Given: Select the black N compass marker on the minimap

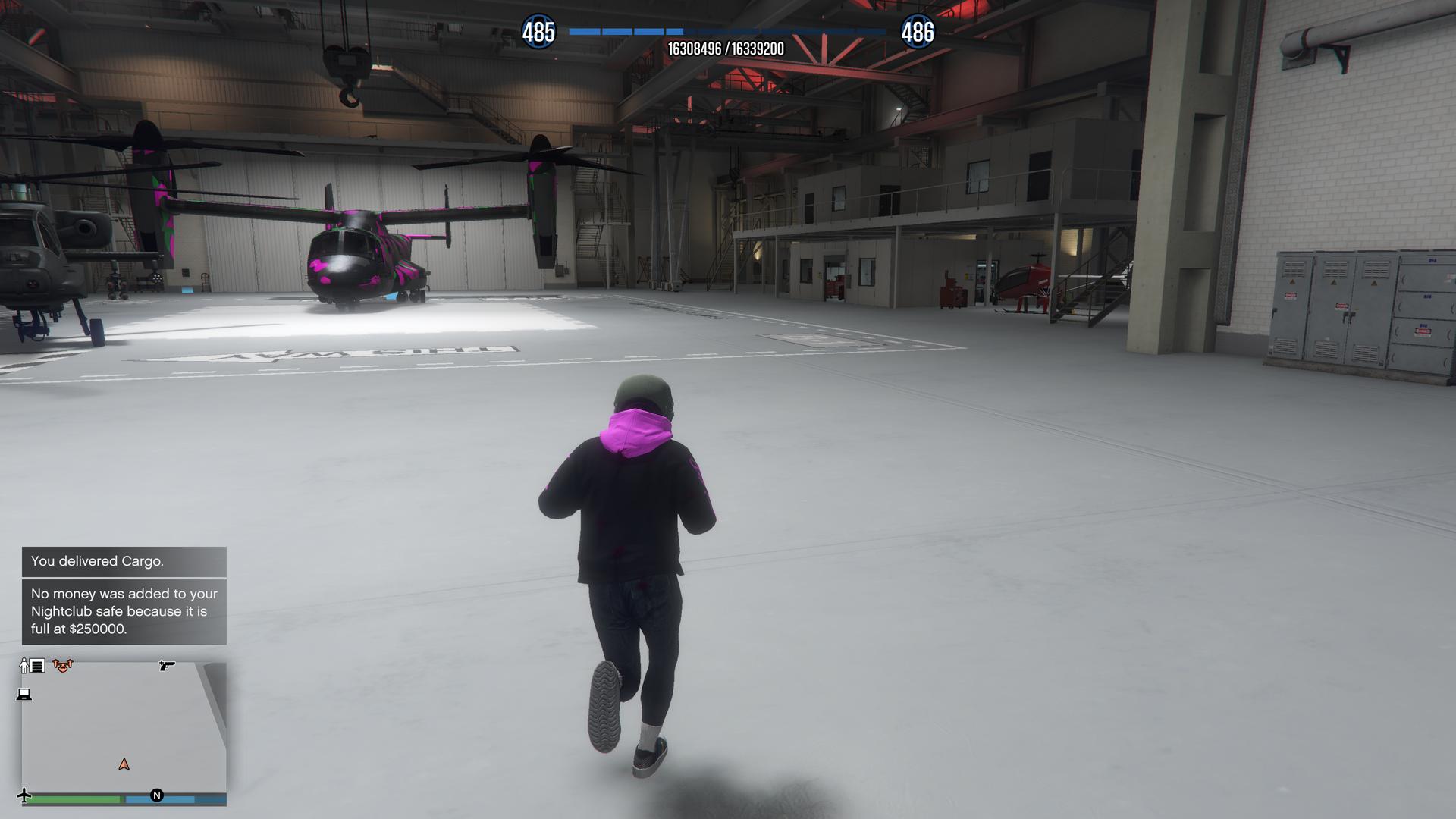Looking at the screenshot, I should click(156, 795).
